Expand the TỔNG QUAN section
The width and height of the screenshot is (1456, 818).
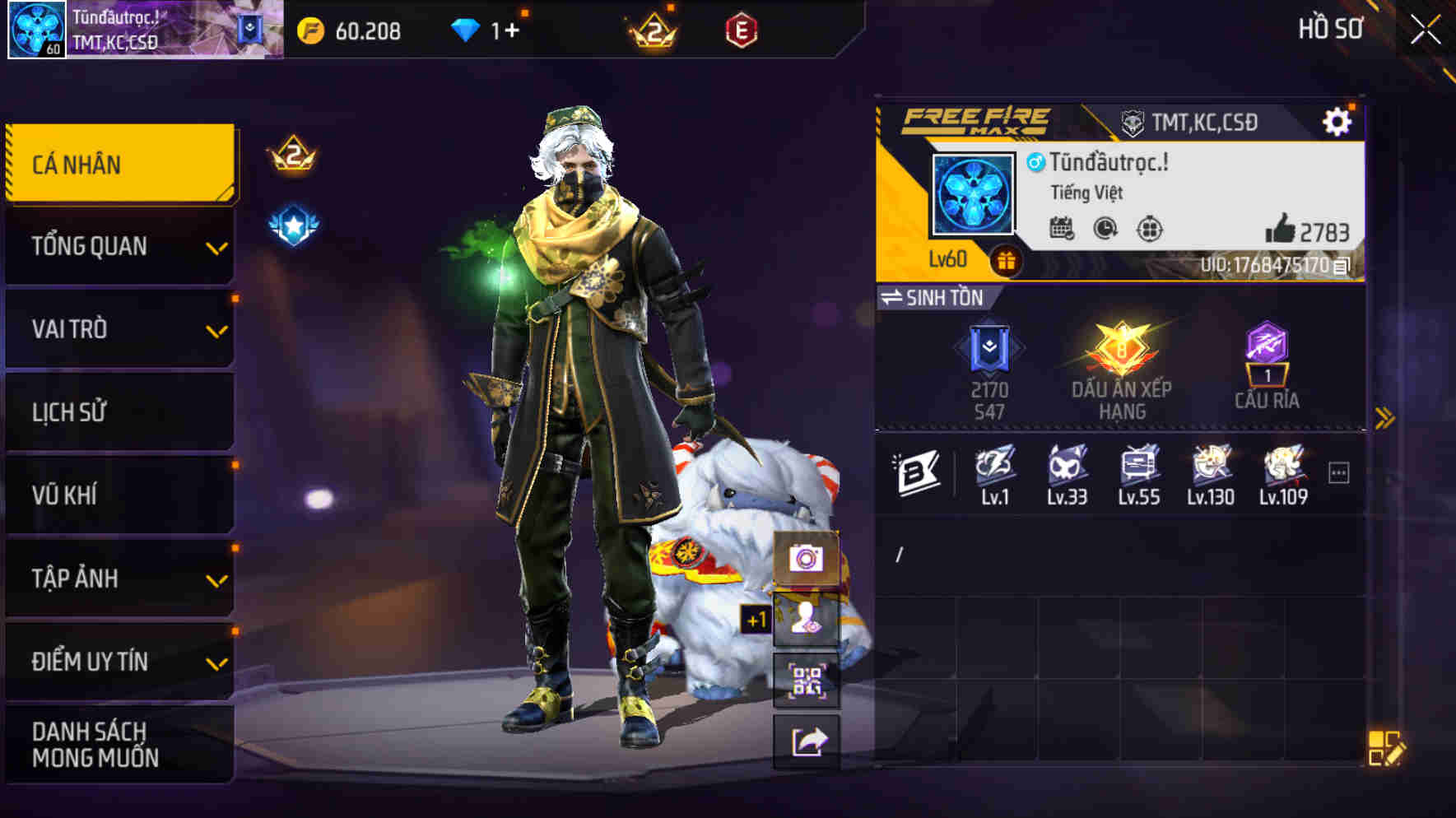[x=119, y=246]
